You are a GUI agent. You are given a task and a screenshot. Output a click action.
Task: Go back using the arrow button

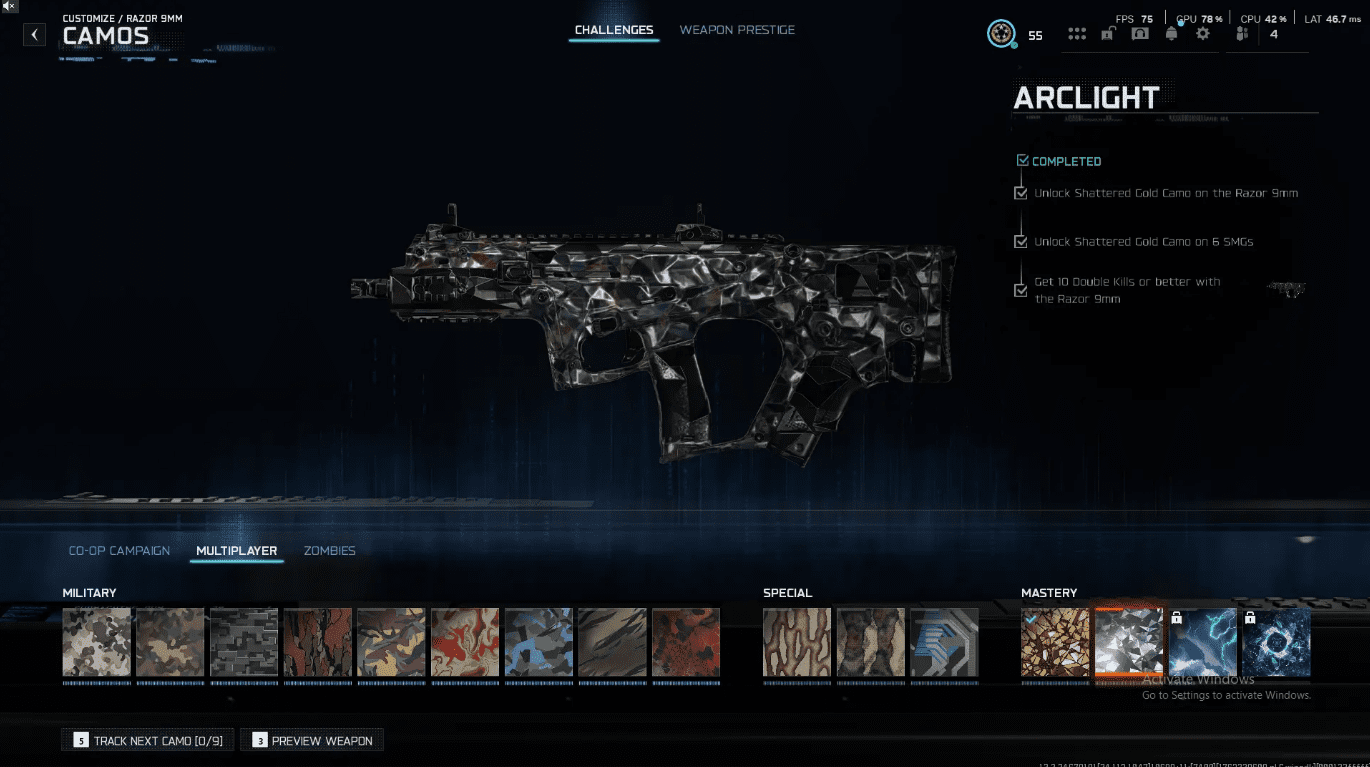[x=35, y=35]
